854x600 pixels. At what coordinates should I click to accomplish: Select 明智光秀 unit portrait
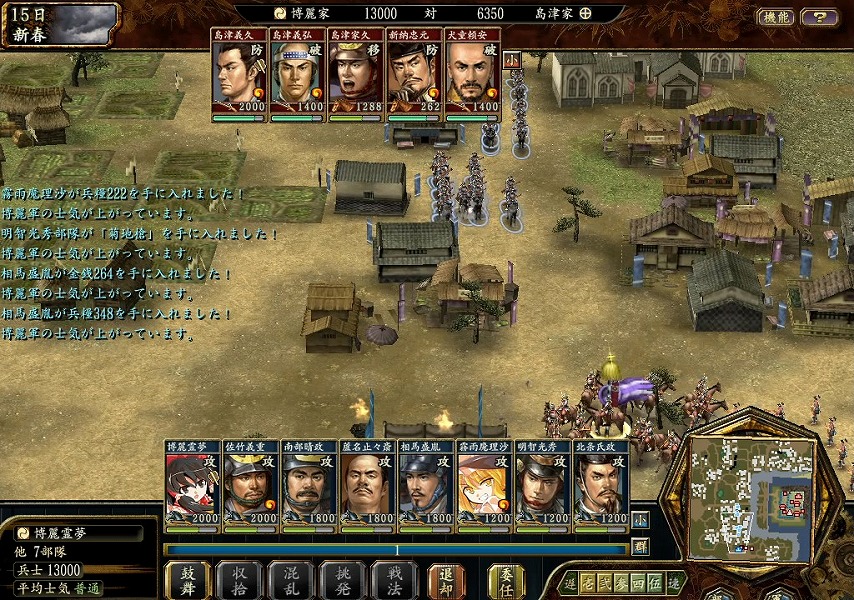(x=542, y=484)
